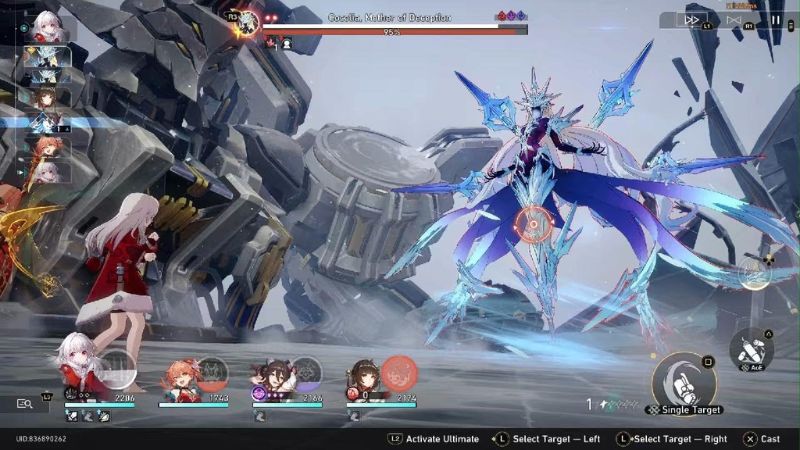Select the top portrait in the turn order
The width and height of the screenshot is (800, 450).
pyautogui.click(x=47, y=26)
